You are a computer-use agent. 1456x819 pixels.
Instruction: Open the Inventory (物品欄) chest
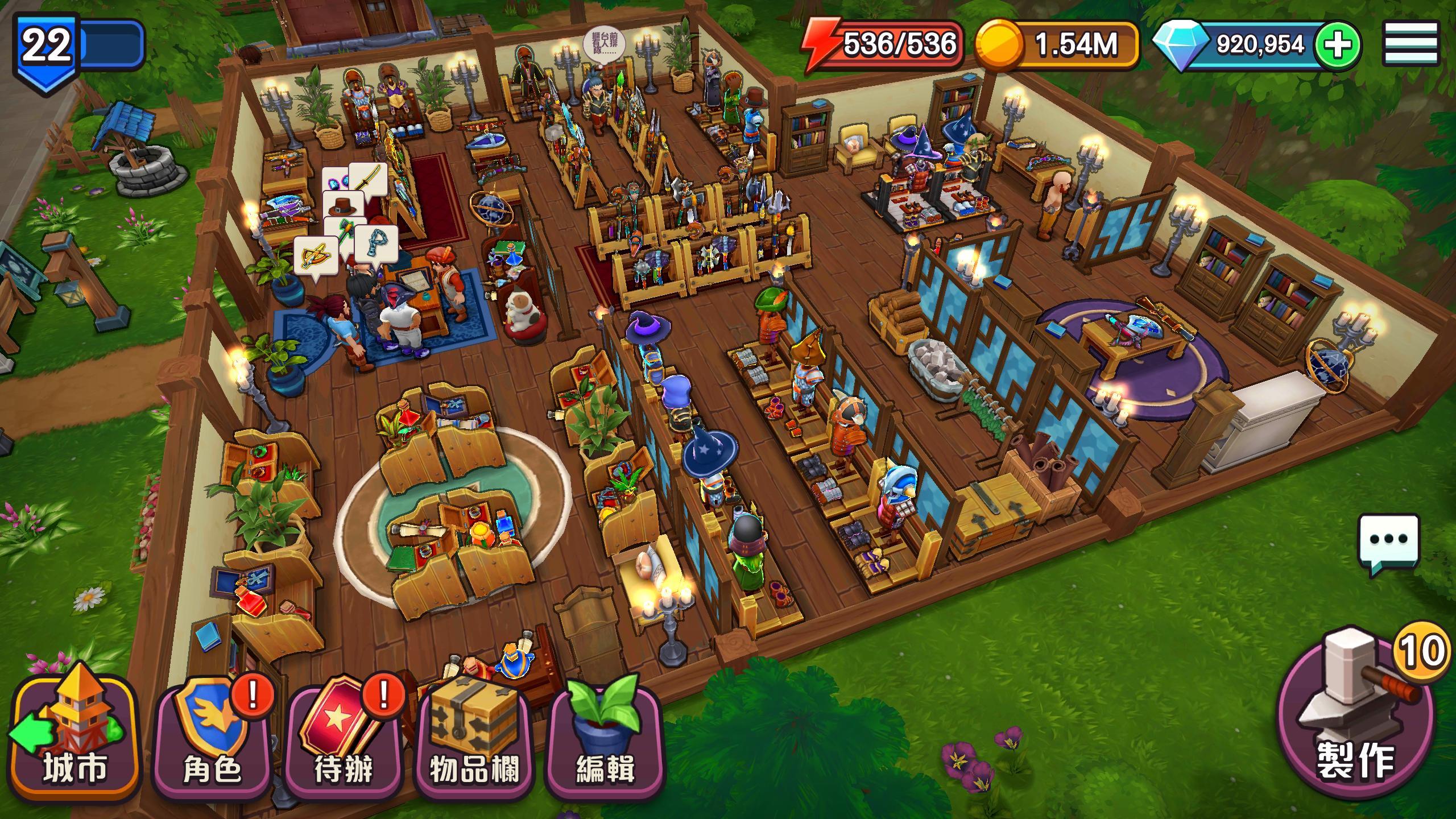pos(475,739)
